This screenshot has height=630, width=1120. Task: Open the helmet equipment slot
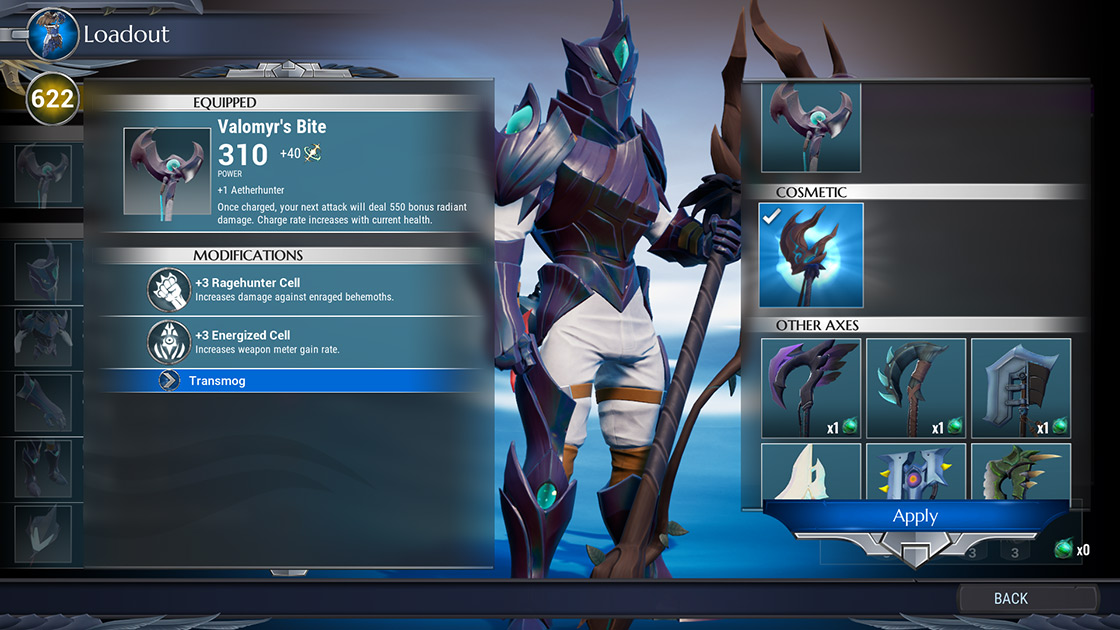tap(43, 272)
